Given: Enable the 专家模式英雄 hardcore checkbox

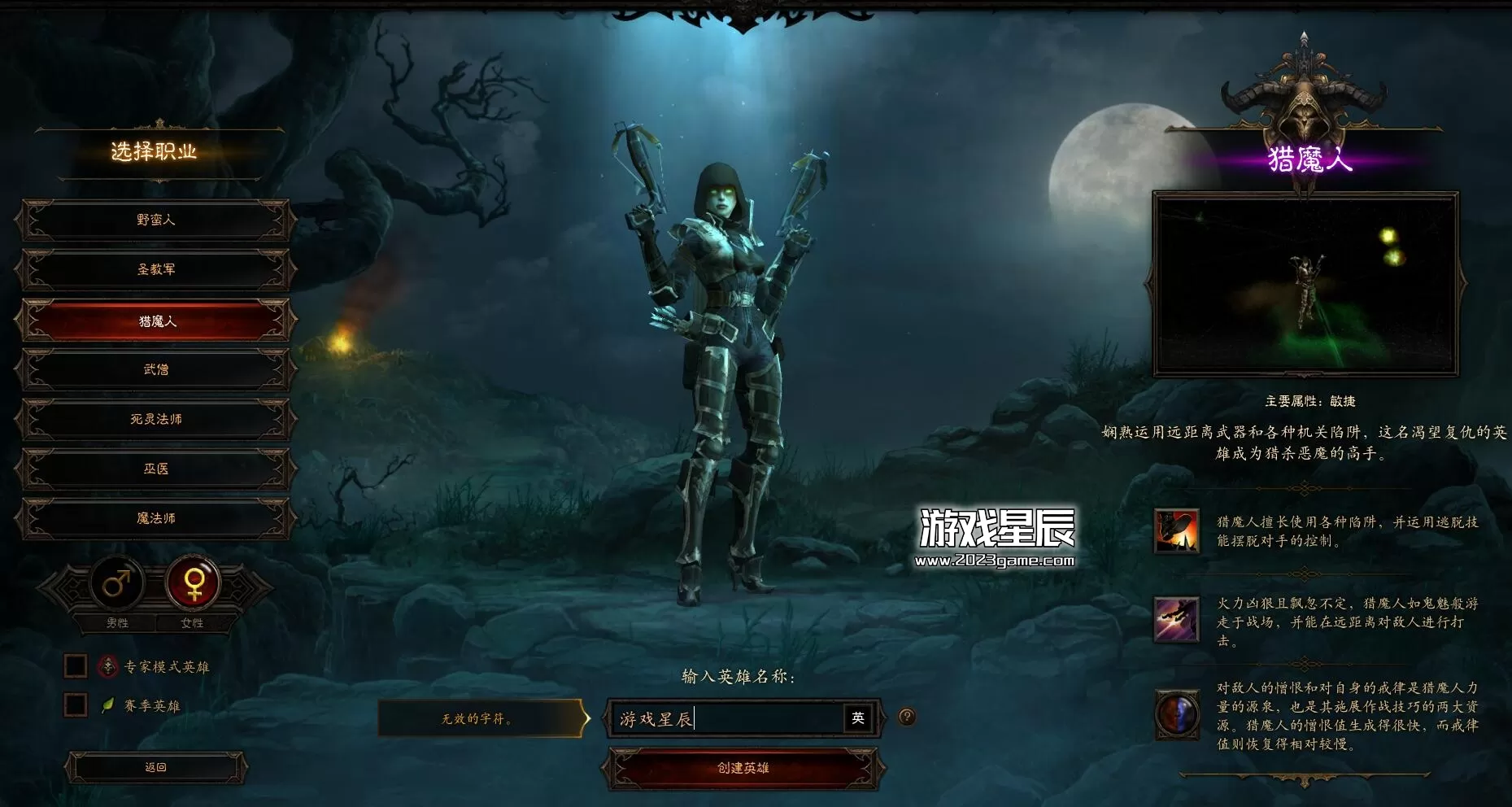Looking at the screenshot, I should [x=76, y=666].
